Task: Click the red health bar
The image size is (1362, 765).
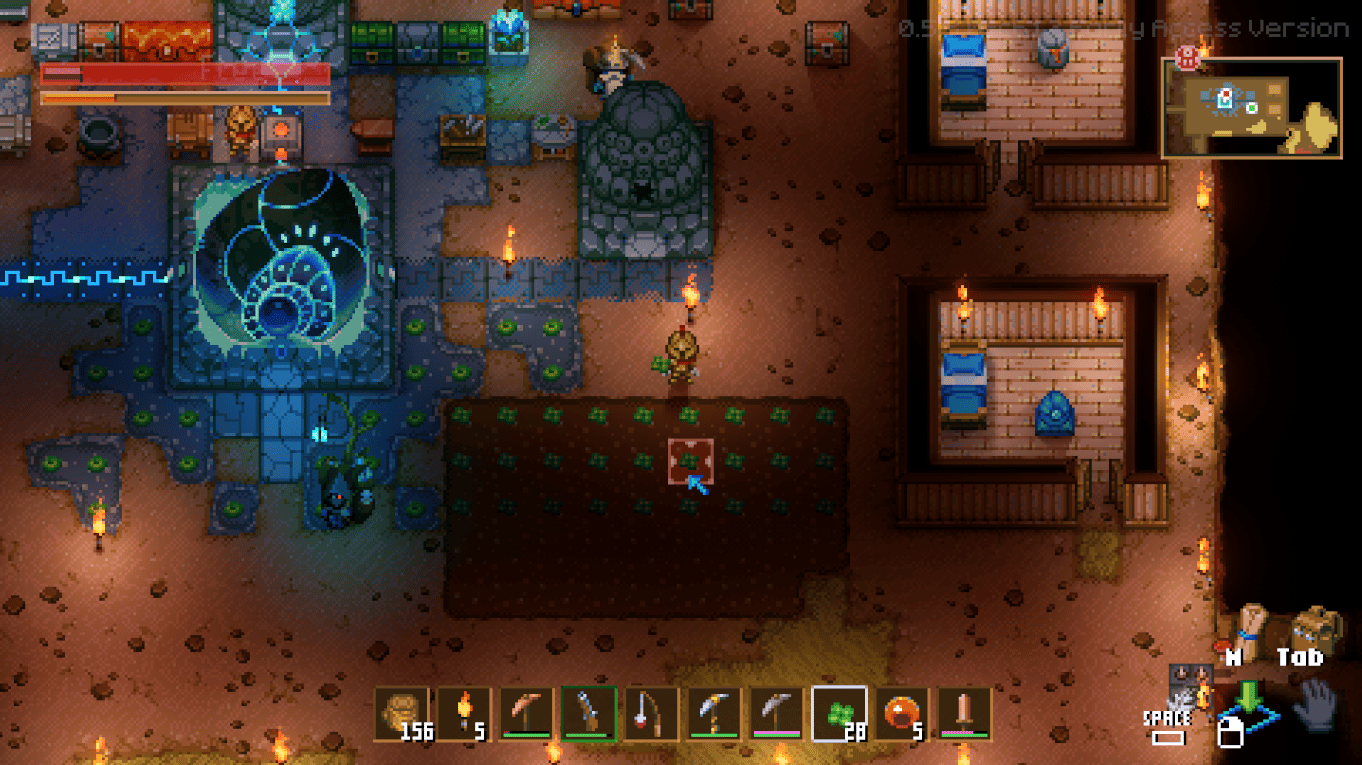Action: [185, 73]
